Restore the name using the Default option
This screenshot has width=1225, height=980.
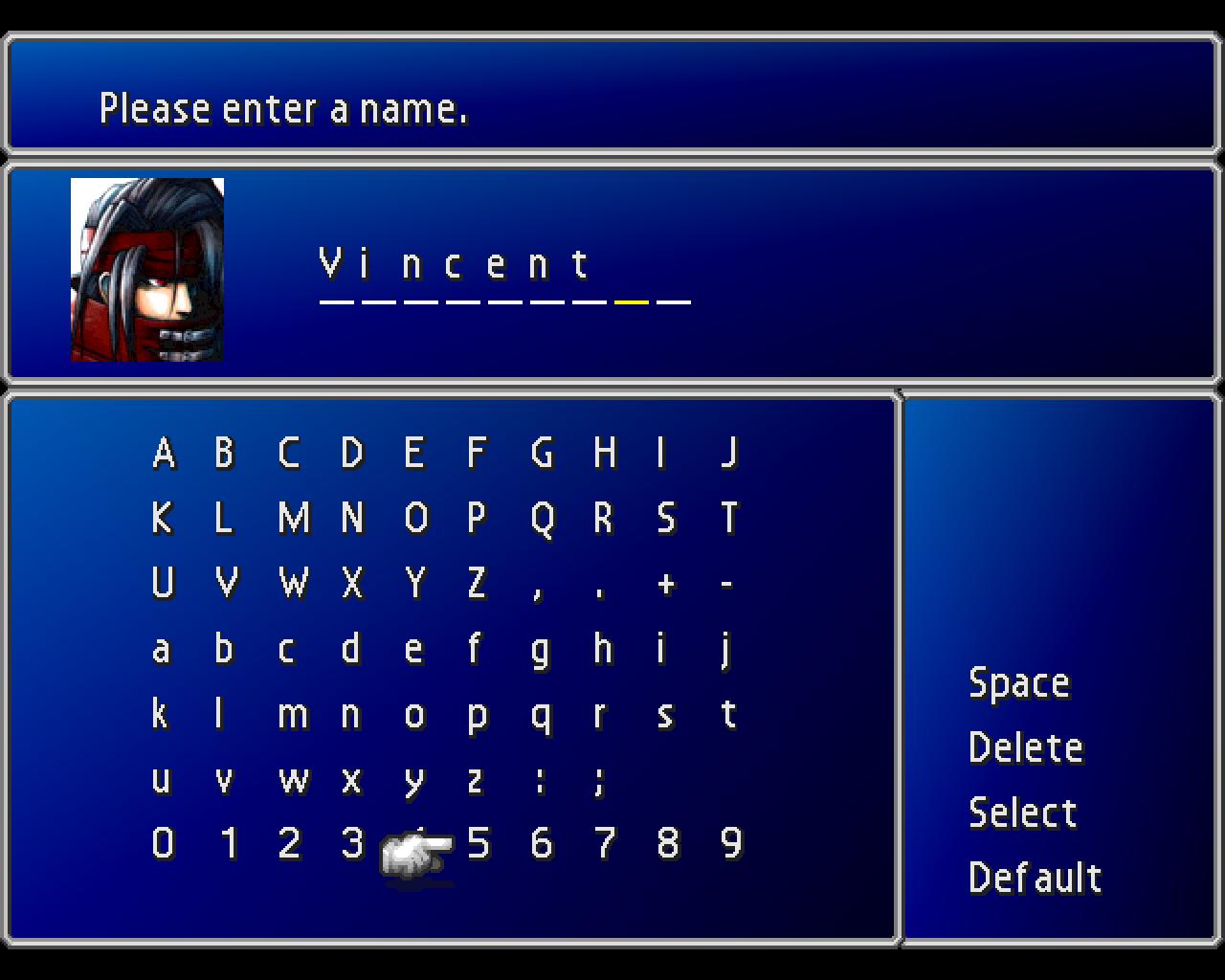pos(1035,876)
